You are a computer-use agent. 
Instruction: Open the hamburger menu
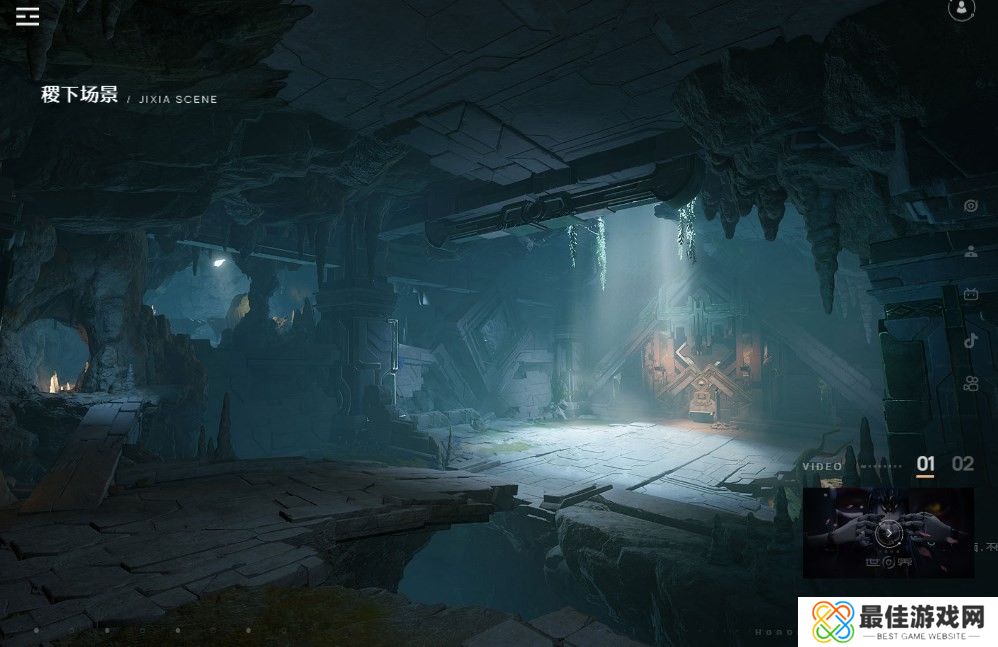27,16
